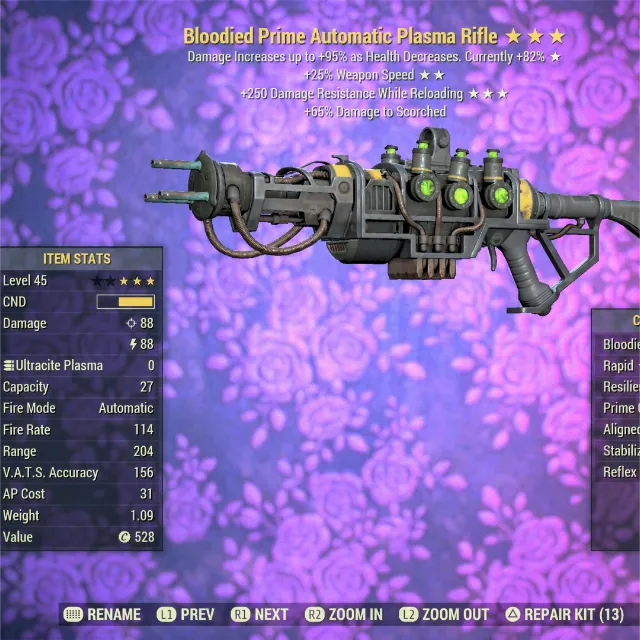Select ZOOM IN on the weapon view

(344, 614)
